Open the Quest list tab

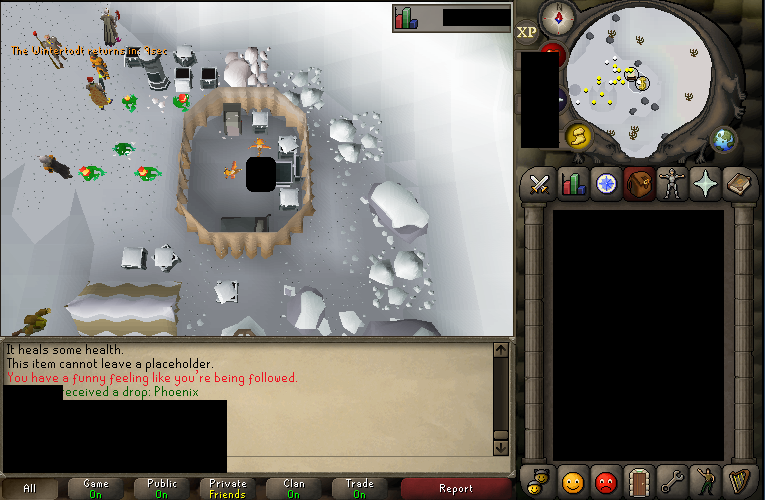tap(606, 184)
